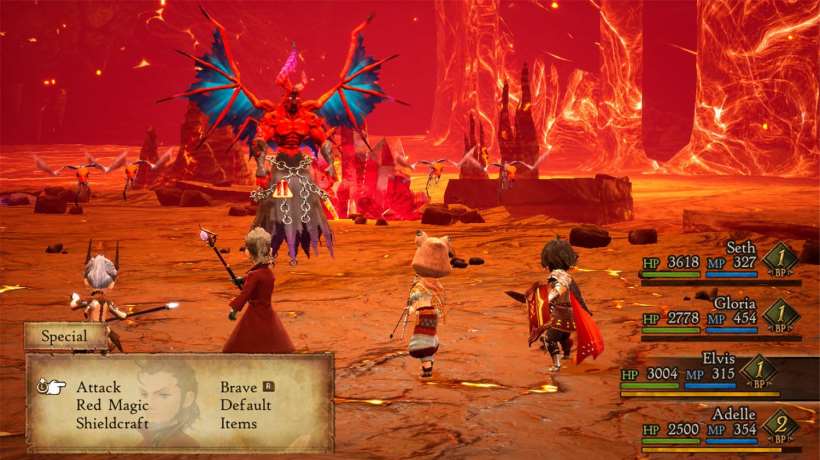Select the Attack command
The height and width of the screenshot is (460, 820).
98,387
